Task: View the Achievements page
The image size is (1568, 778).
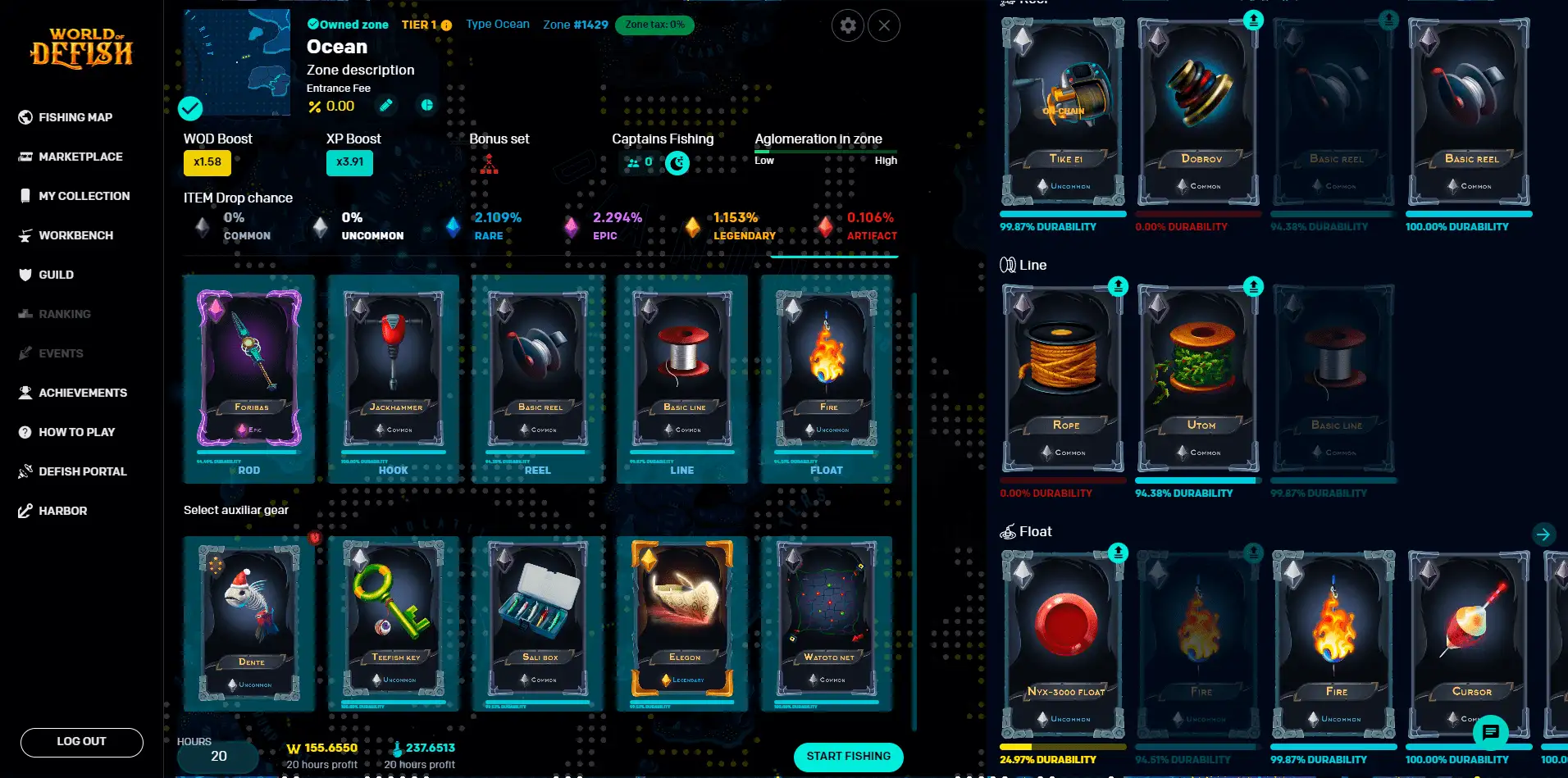Action: pyautogui.click(x=82, y=393)
